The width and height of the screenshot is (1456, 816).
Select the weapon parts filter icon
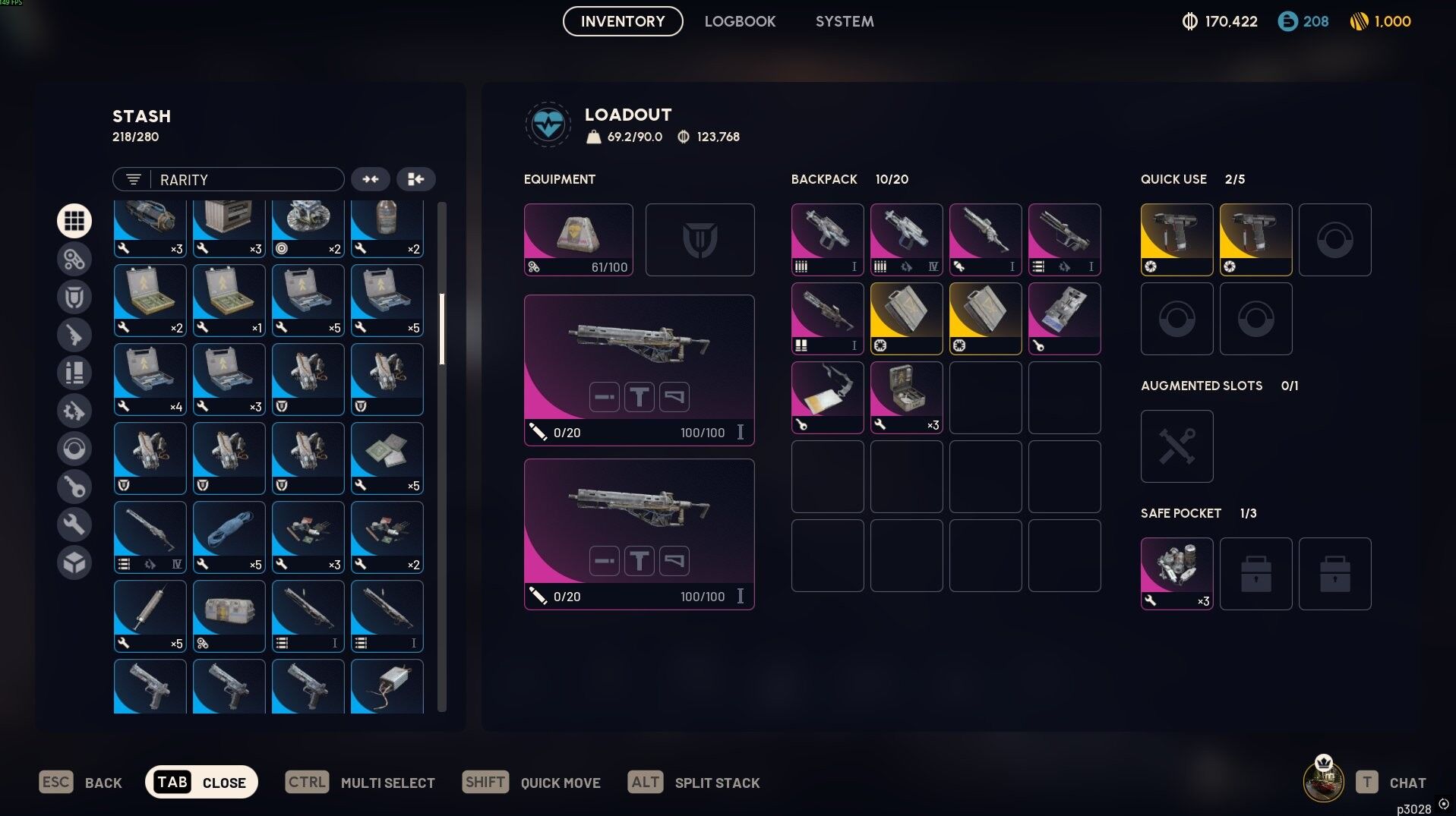coord(74,410)
